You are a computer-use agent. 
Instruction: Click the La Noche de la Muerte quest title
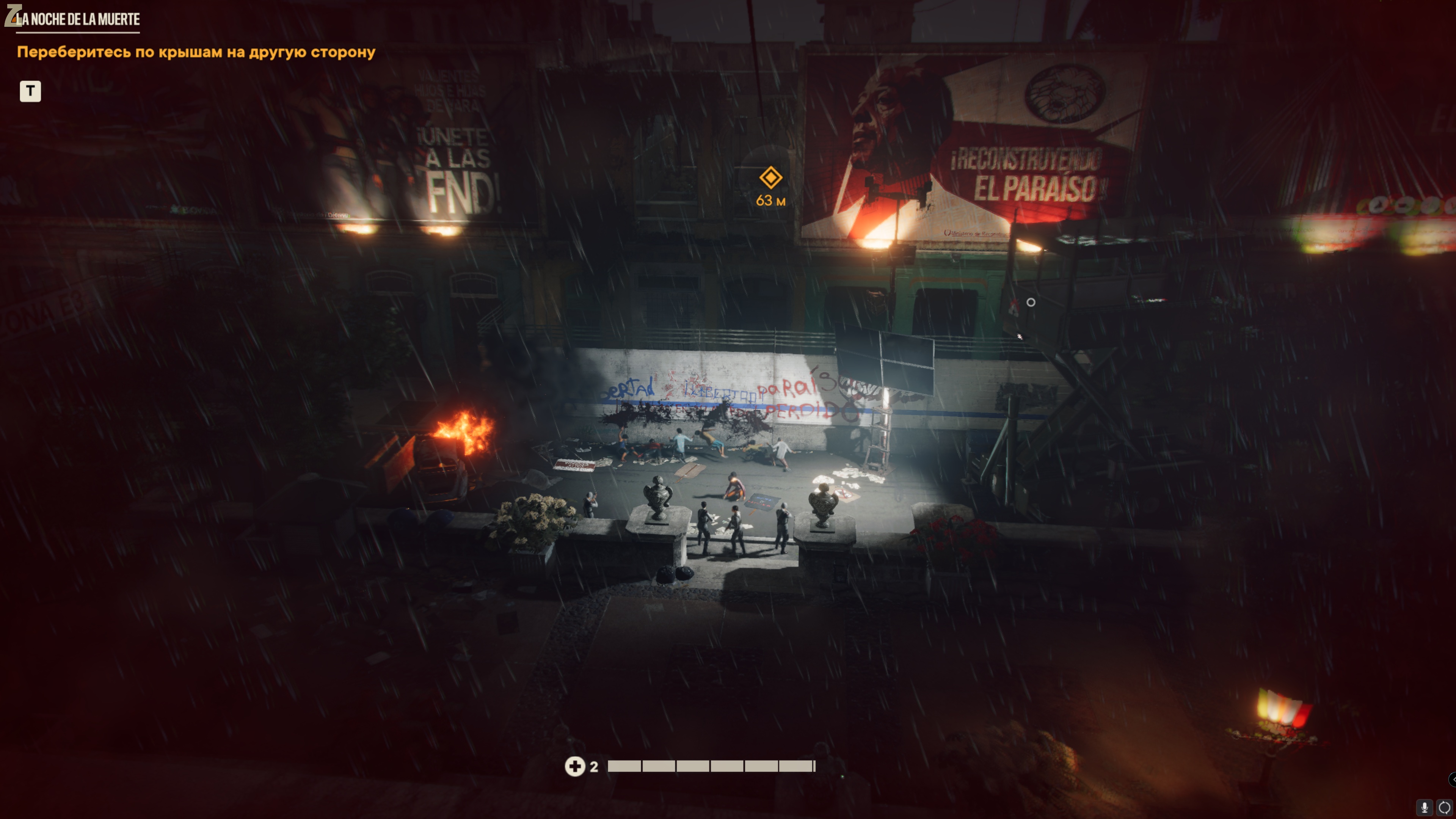77,19
